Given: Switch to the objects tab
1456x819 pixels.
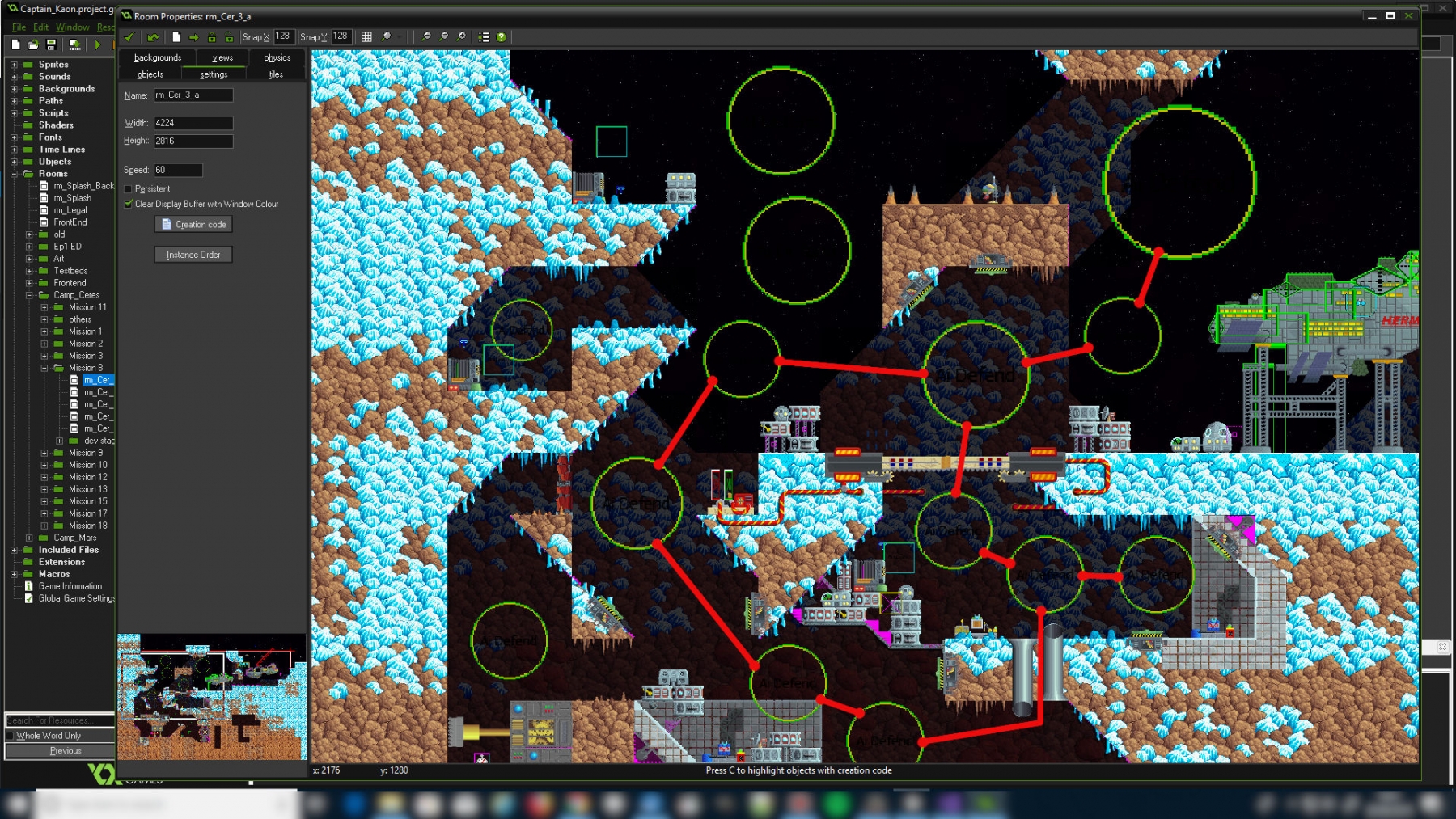Looking at the screenshot, I should coord(150,74).
